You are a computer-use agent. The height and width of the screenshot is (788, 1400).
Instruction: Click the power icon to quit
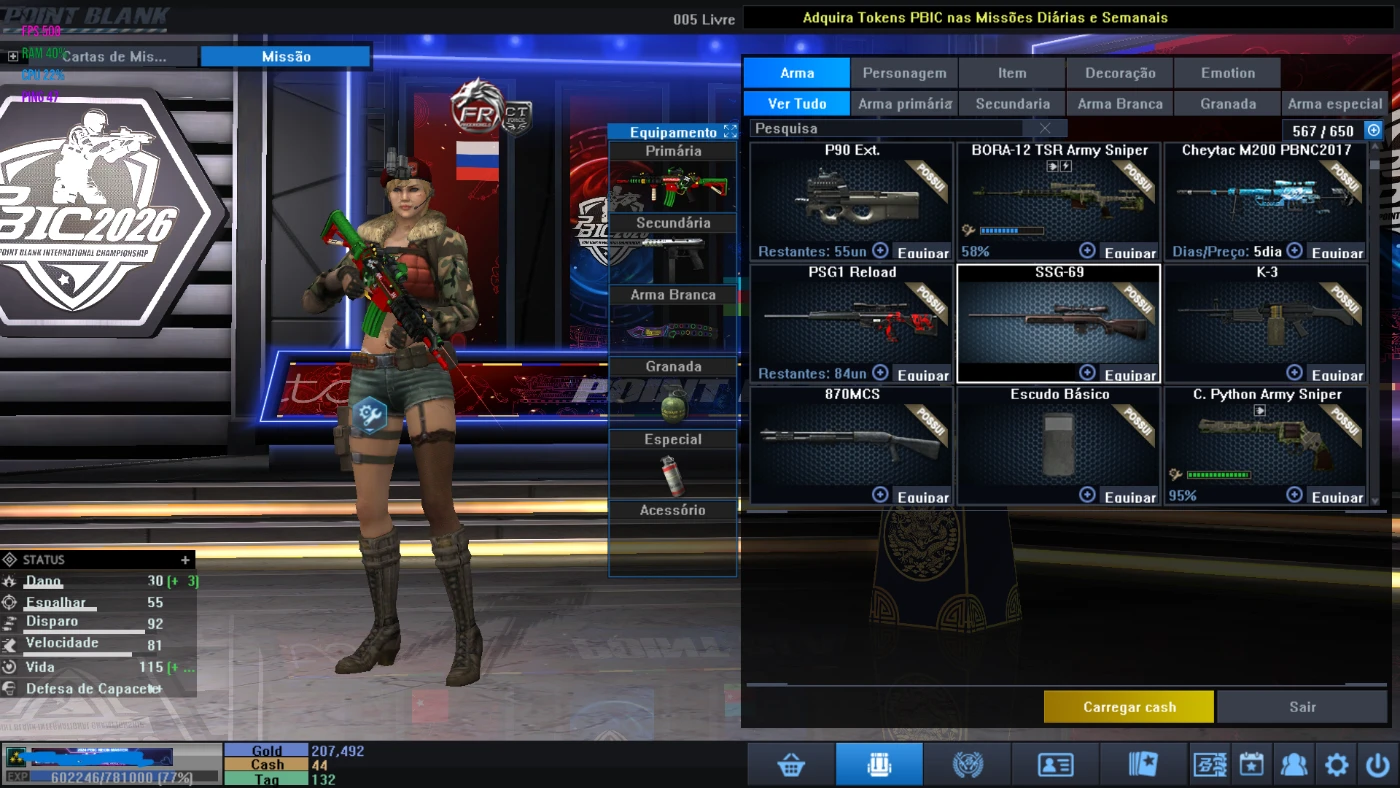point(1377,765)
